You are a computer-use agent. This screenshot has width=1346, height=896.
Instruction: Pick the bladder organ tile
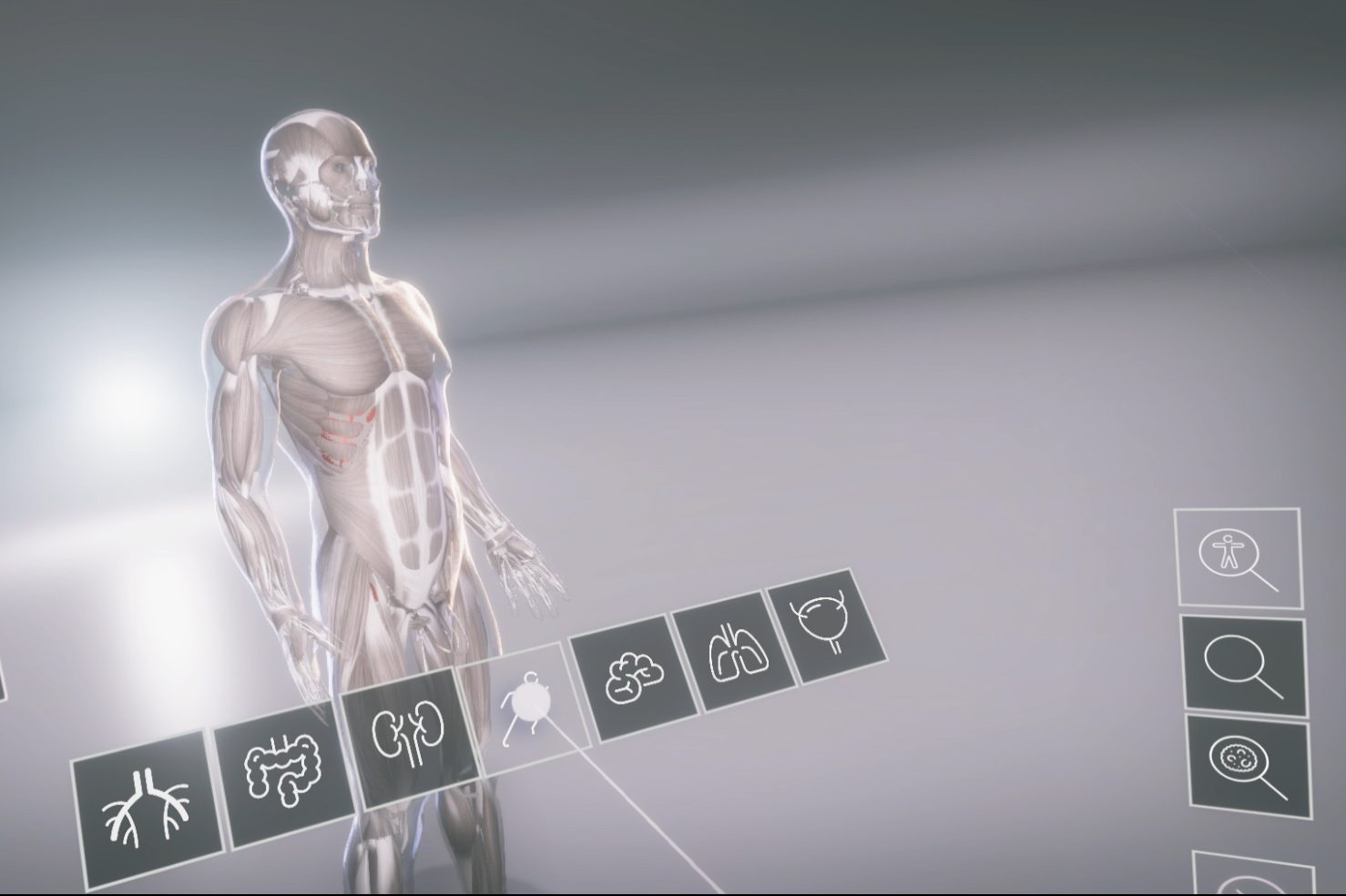826,623
